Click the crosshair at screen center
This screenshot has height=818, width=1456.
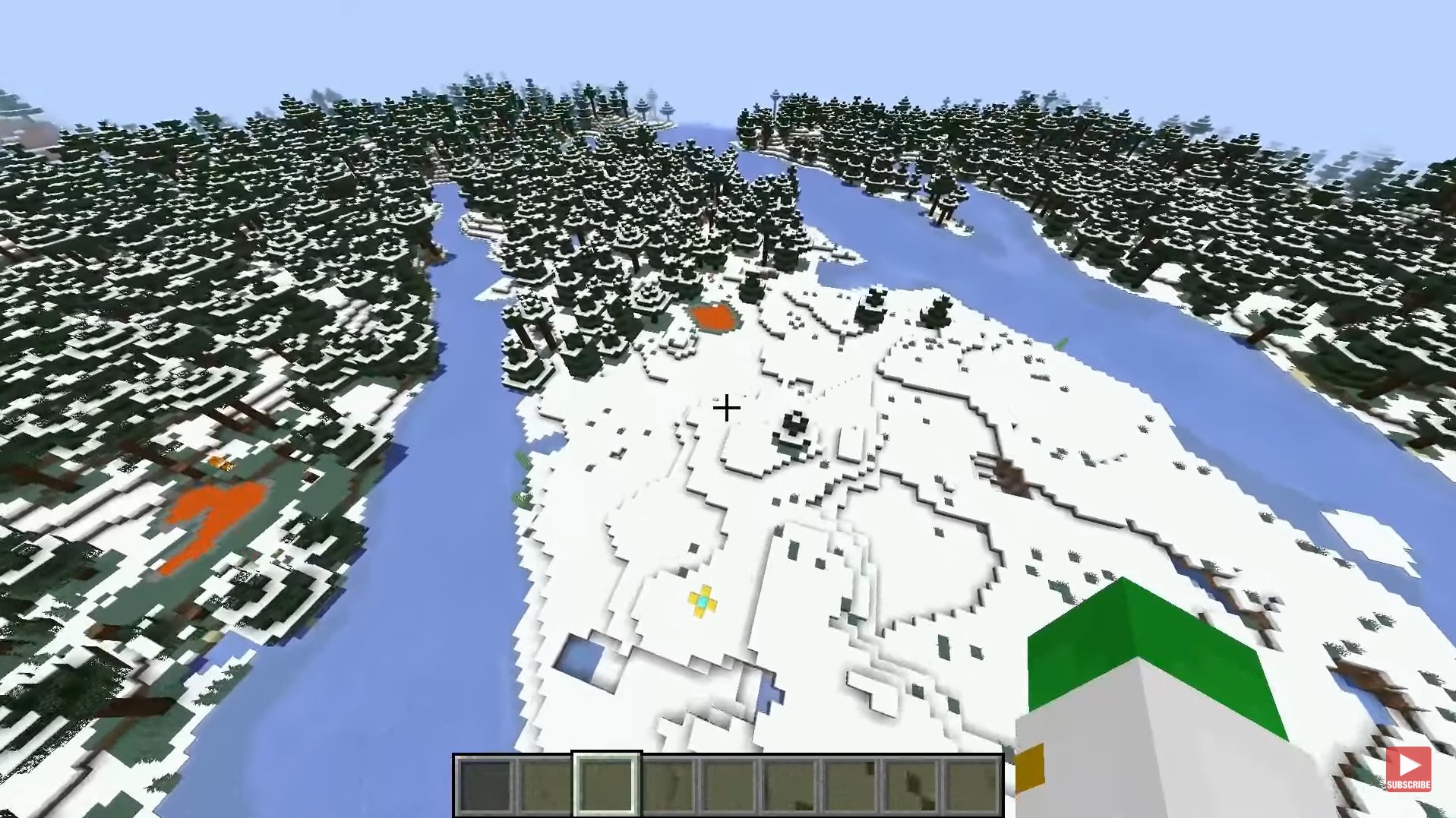pos(726,409)
